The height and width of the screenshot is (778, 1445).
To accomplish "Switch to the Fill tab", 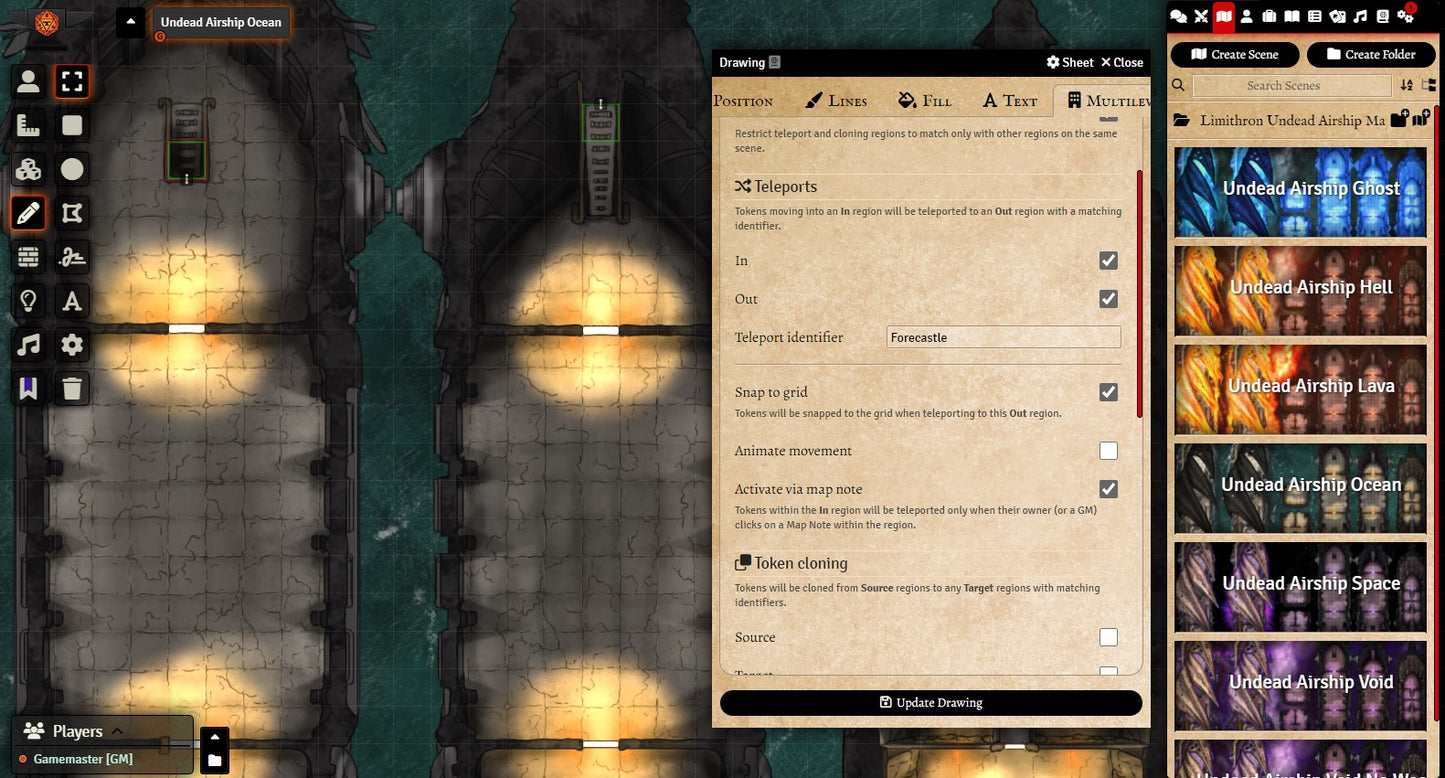I will [925, 100].
